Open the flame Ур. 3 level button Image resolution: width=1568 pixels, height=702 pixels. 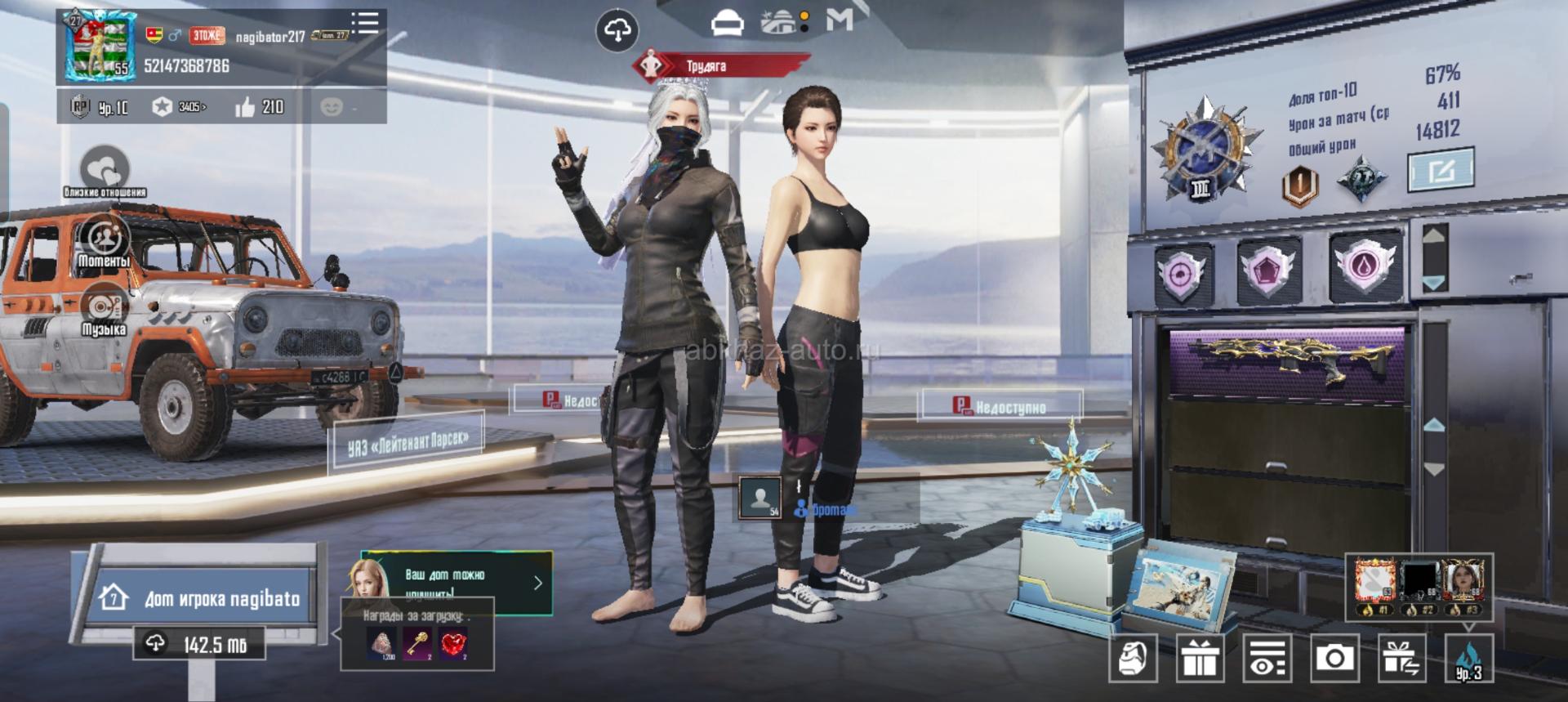click(x=1468, y=659)
